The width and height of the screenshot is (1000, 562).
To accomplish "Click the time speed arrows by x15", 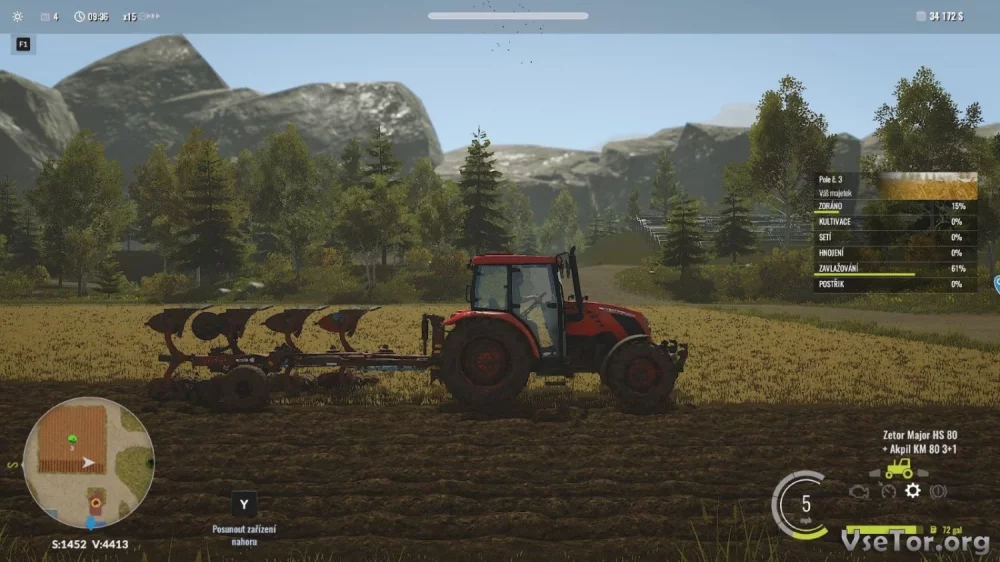I will [148, 16].
